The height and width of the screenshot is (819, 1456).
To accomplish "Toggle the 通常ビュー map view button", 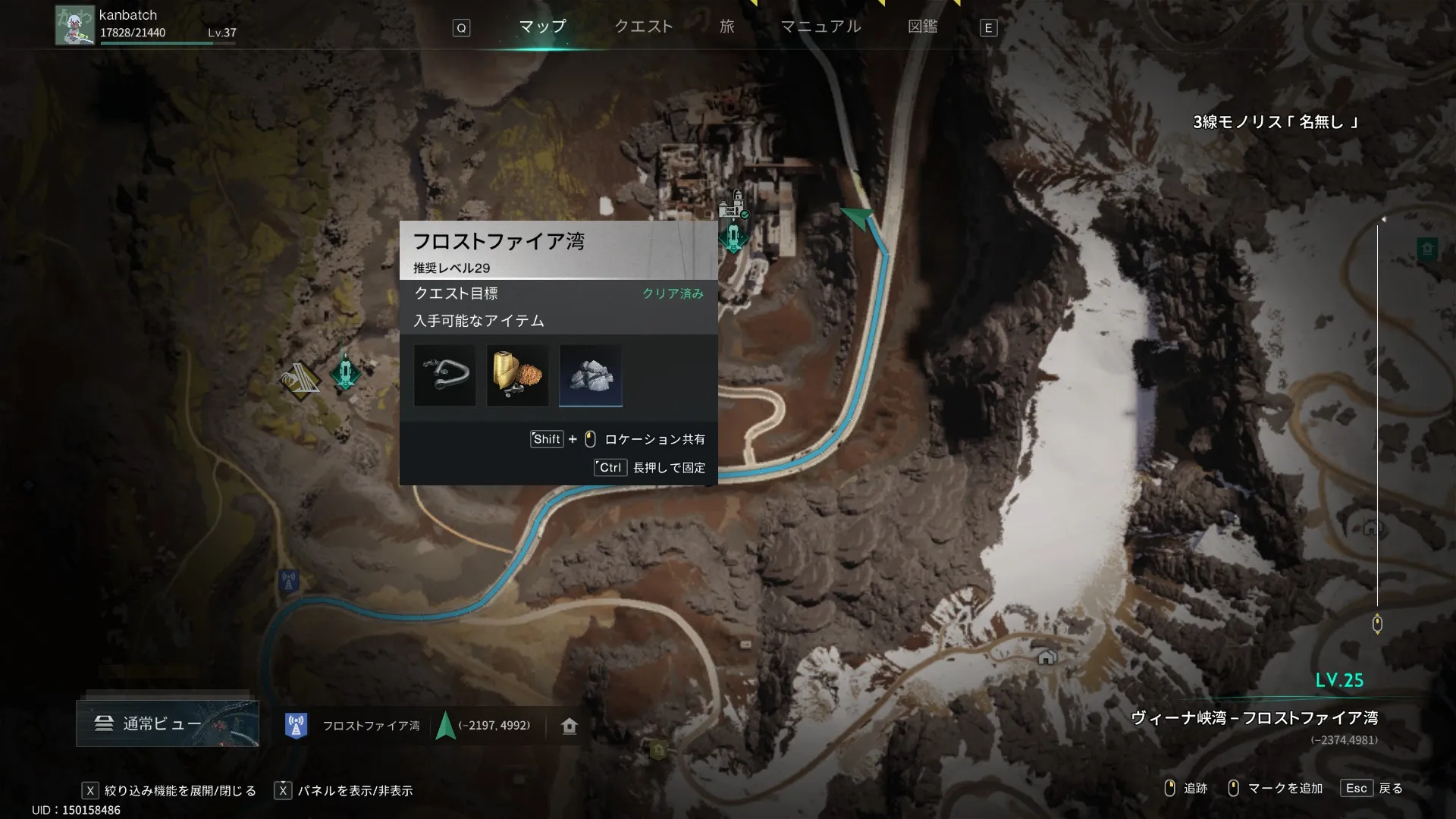I will (x=168, y=723).
